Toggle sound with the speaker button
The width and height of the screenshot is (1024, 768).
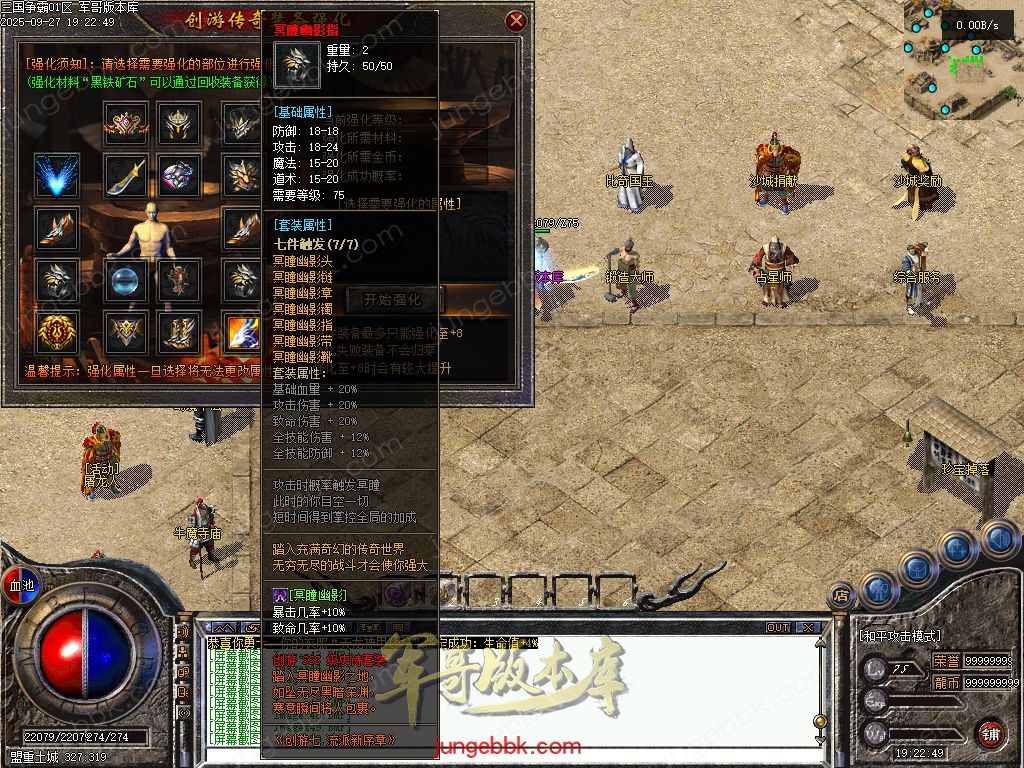click(x=1000, y=539)
